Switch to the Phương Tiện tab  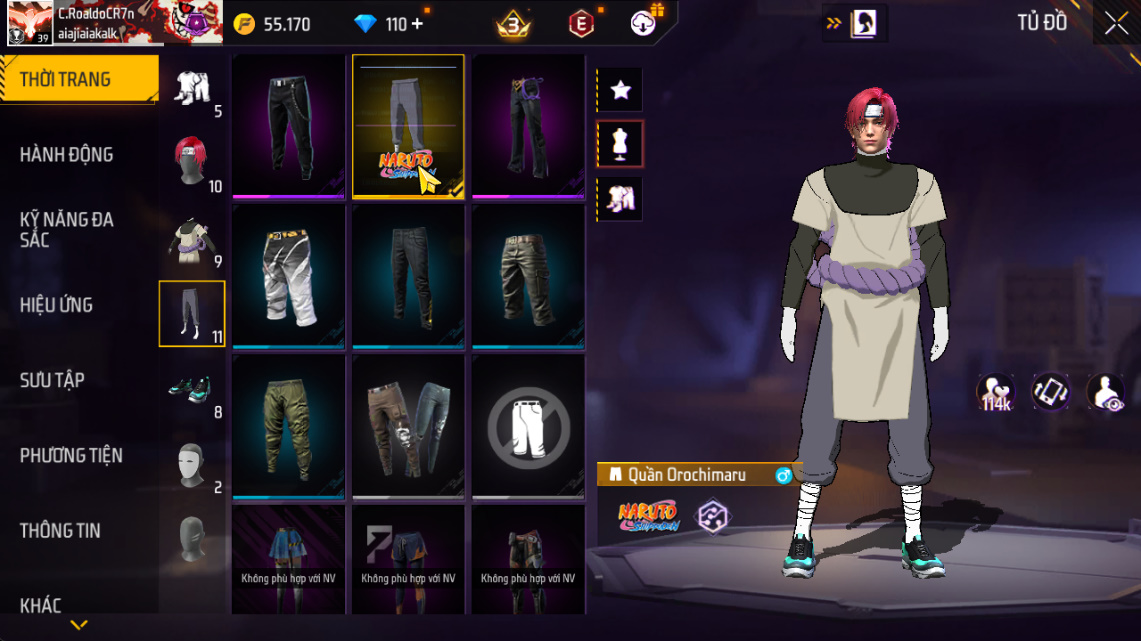click(x=71, y=456)
